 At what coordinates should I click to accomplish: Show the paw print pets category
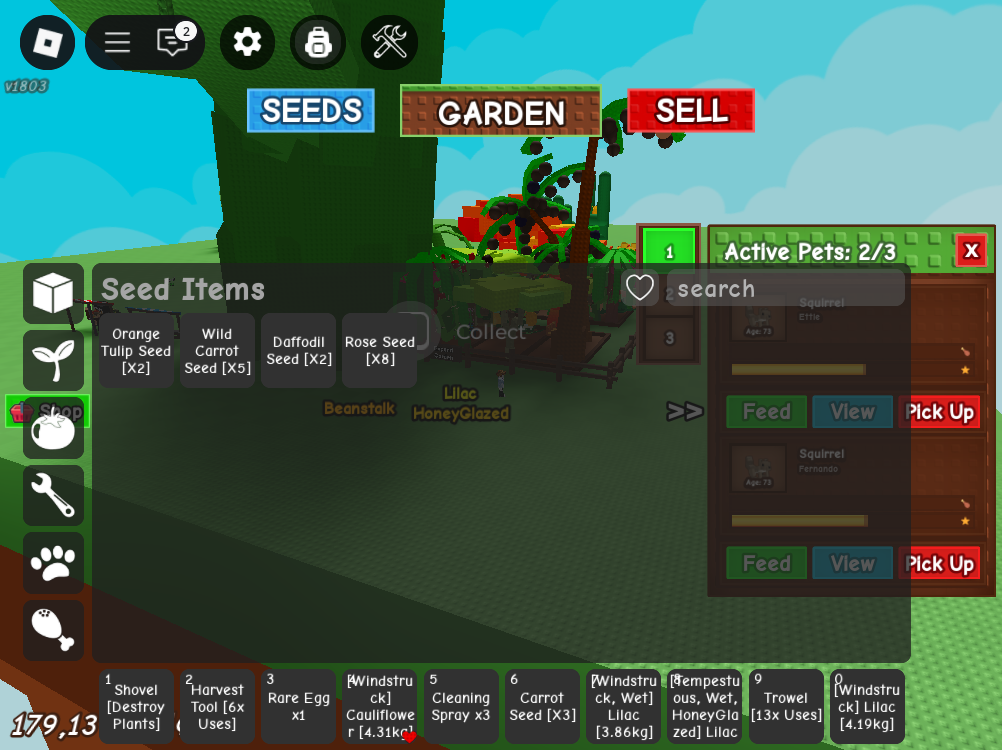pos(53,563)
